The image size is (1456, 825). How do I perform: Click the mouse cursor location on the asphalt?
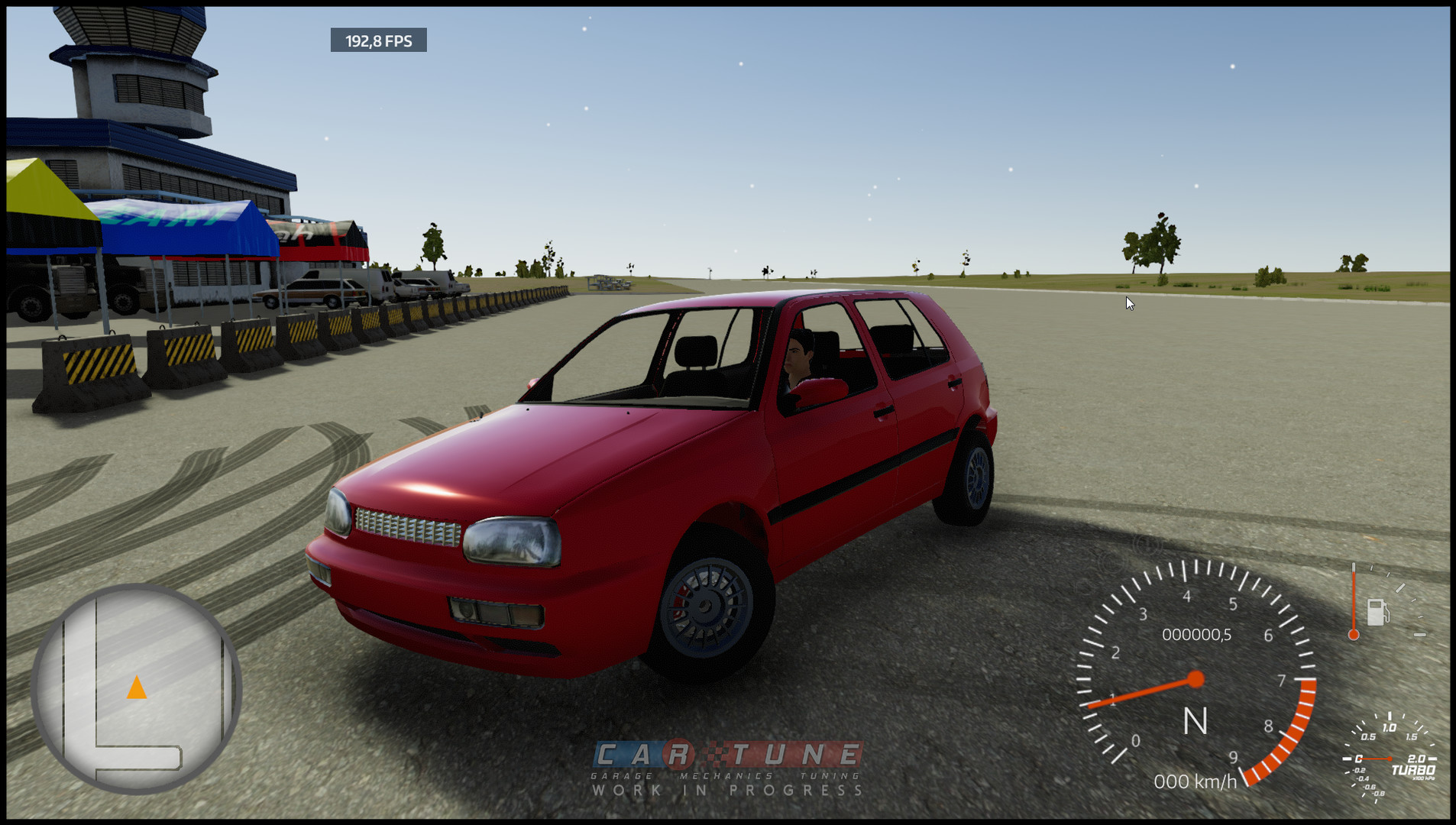point(1128,302)
